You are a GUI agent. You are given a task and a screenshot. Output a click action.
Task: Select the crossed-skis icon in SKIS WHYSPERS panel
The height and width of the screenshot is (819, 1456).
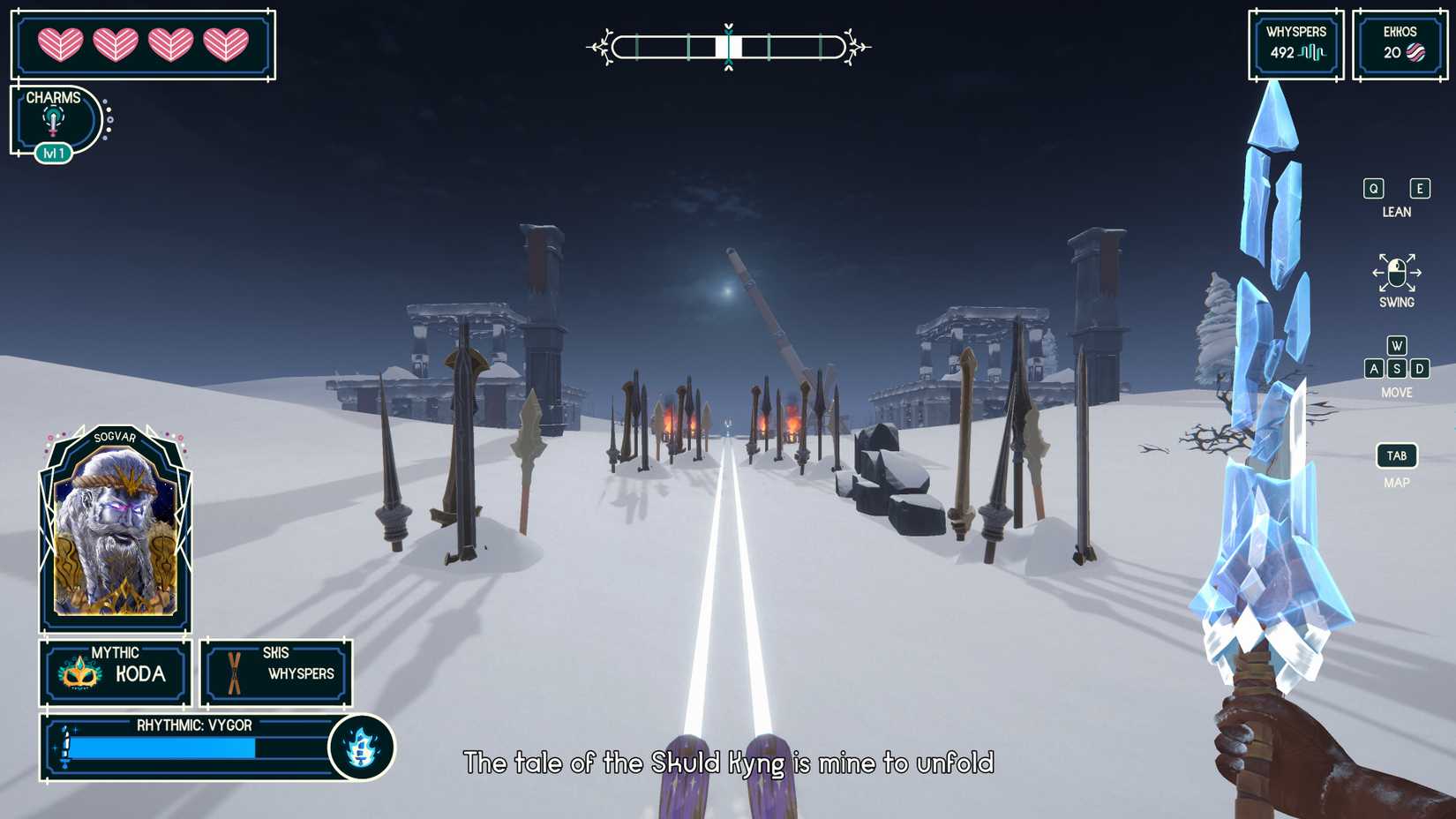(234, 673)
